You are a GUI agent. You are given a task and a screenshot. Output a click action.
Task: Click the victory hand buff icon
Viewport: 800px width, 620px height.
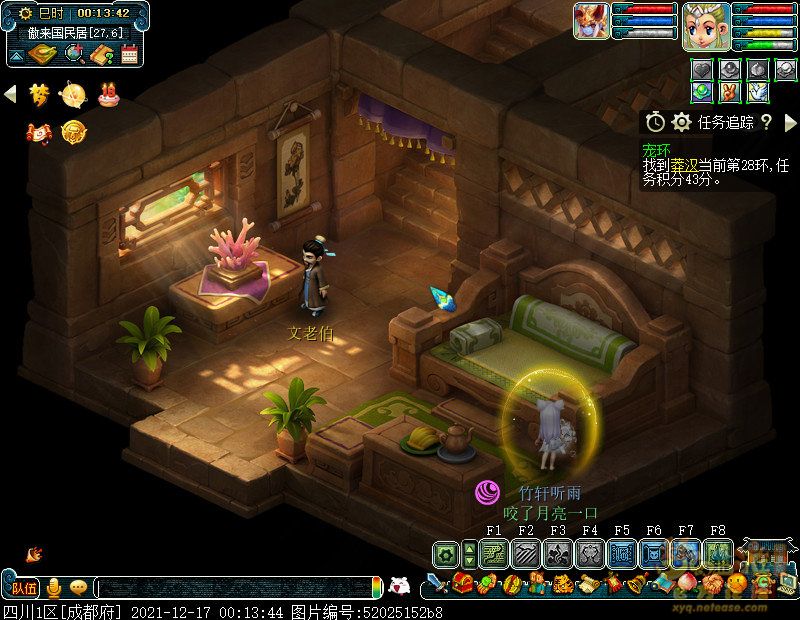coord(730,91)
